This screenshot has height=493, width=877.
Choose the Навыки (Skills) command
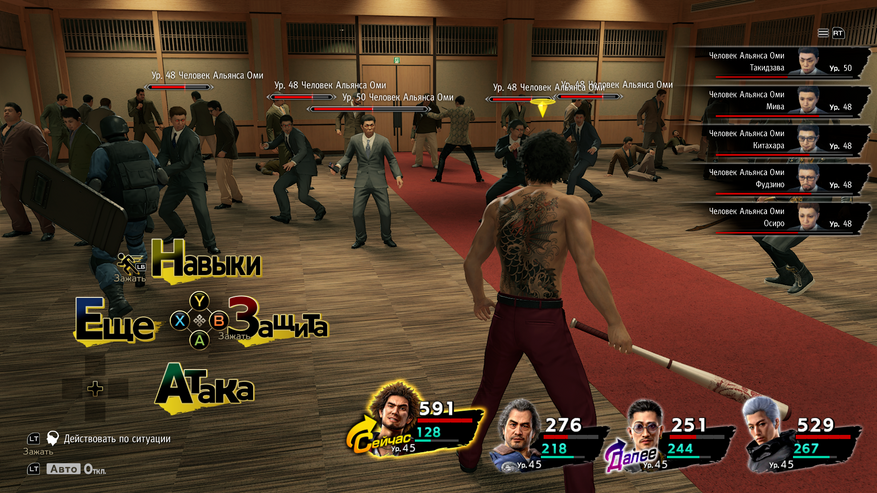(x=205, y=263)
